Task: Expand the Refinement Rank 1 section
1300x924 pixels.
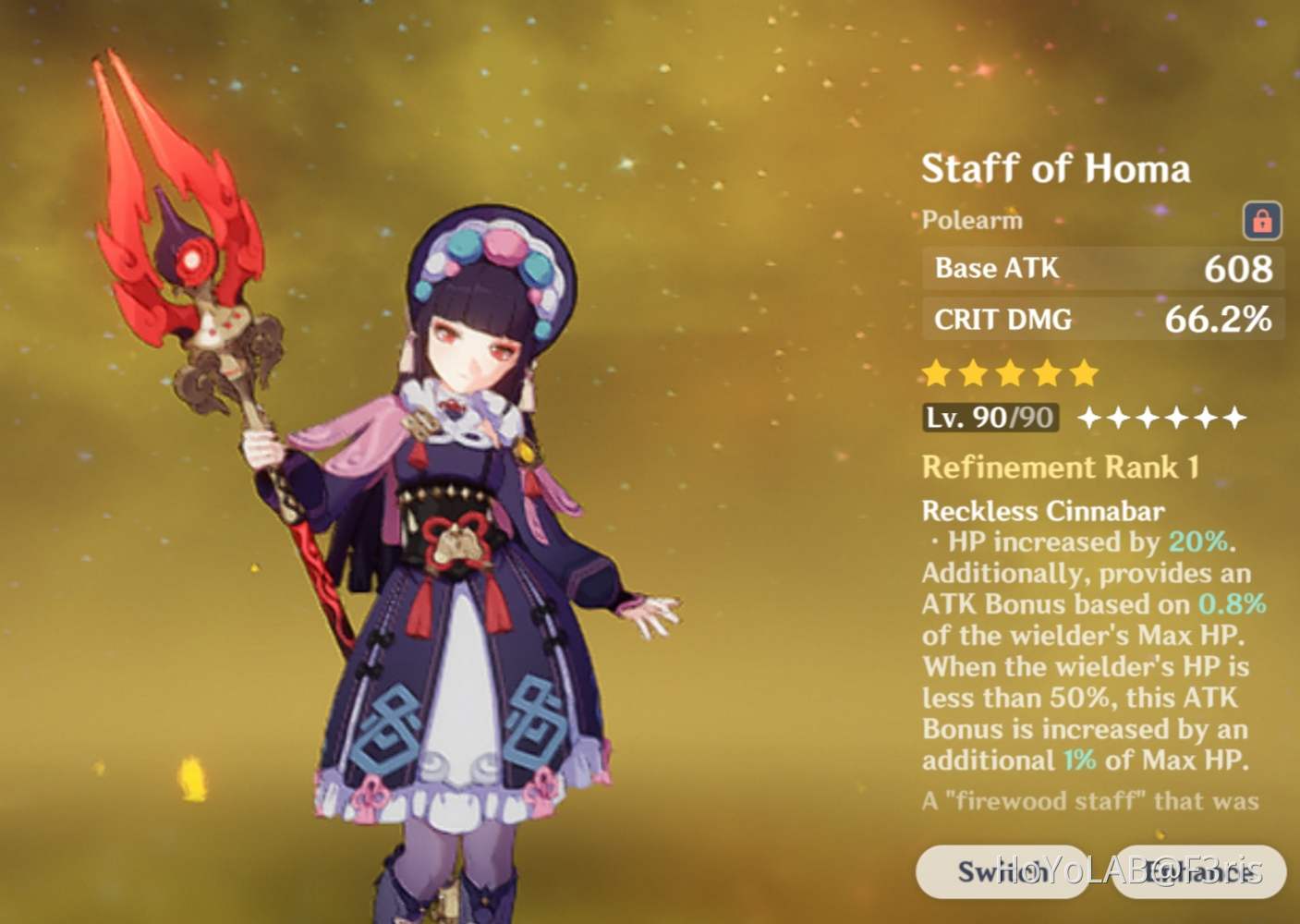Action: click(x=1059, y=468)
